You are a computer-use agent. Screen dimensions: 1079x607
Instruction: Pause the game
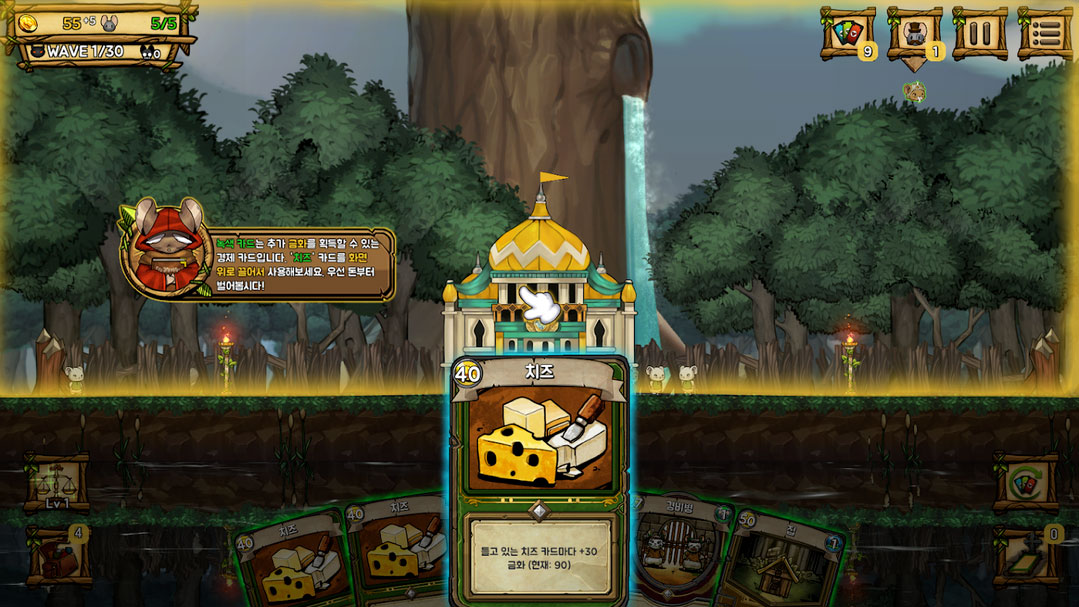coord(979,34)
